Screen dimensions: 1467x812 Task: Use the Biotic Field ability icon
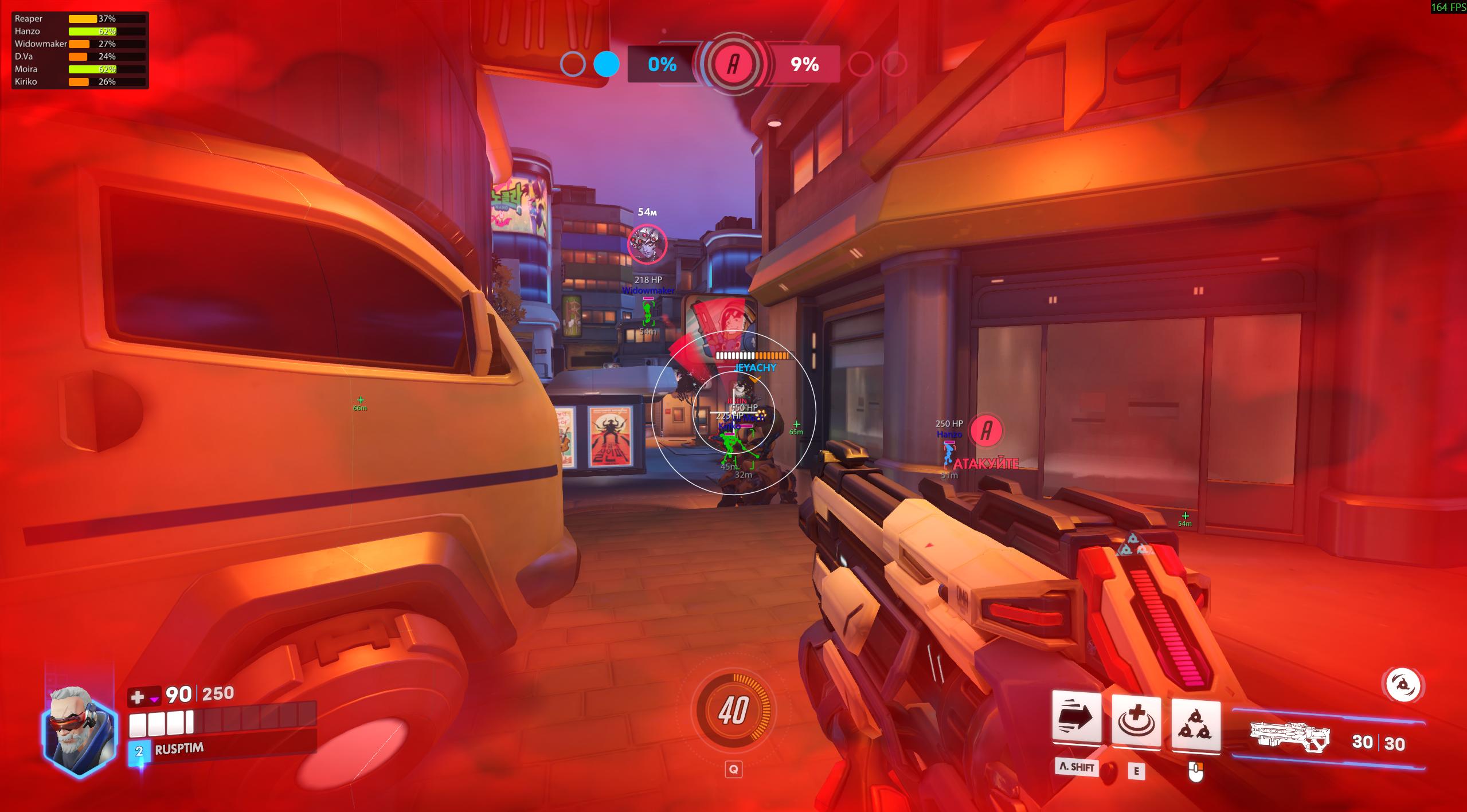(1136, 721)
